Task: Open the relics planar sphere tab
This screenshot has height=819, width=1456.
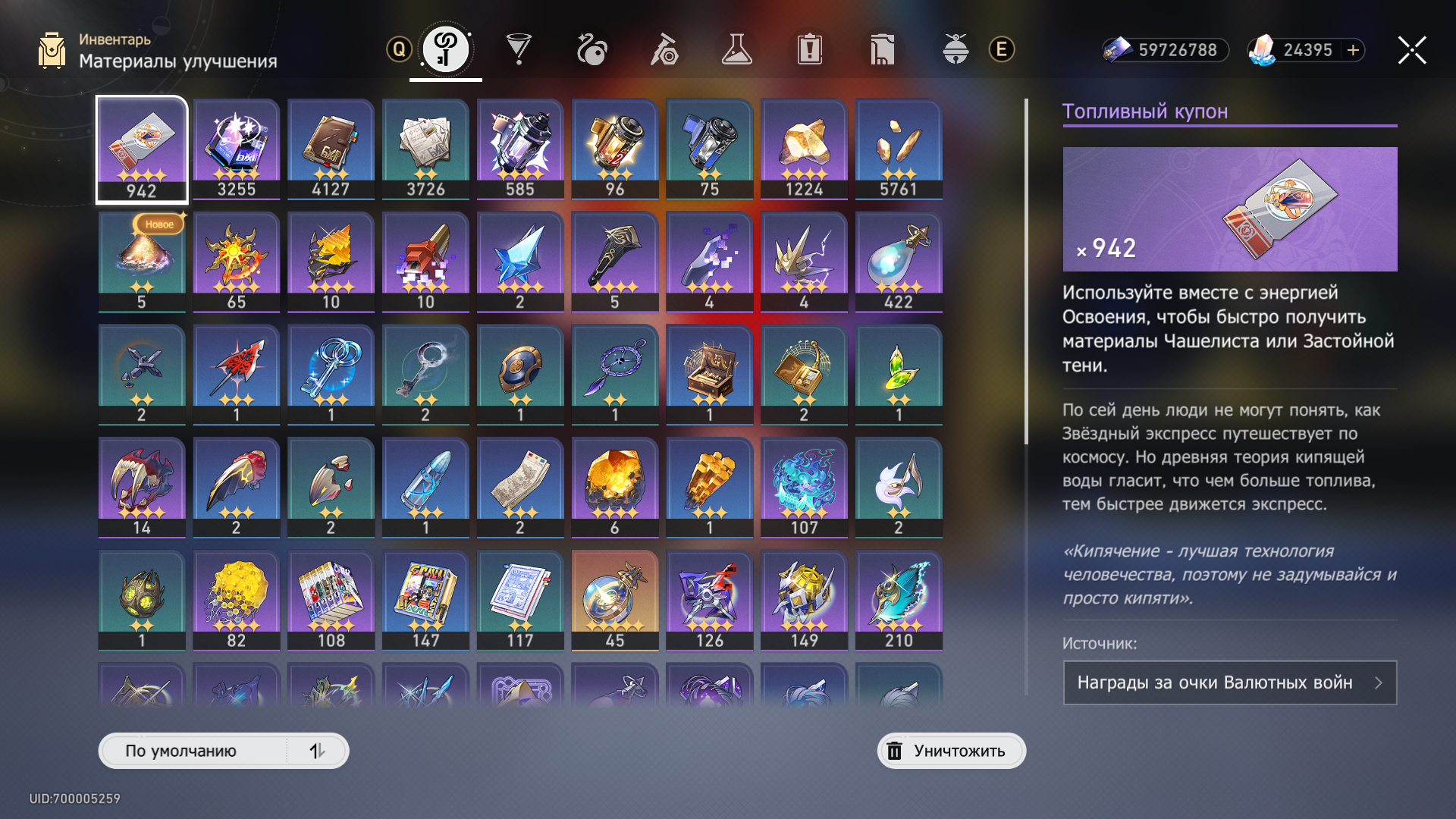Action: click(x=591, y=50)
